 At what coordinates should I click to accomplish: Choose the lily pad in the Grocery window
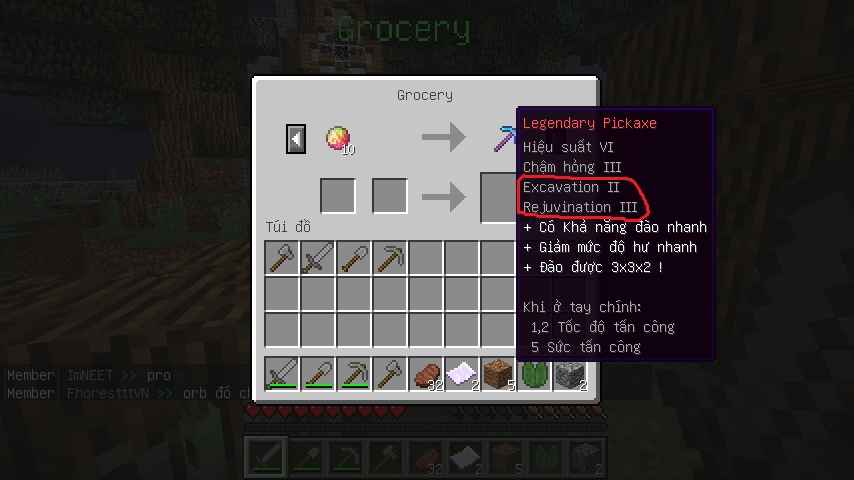click(x=532, y=373)
